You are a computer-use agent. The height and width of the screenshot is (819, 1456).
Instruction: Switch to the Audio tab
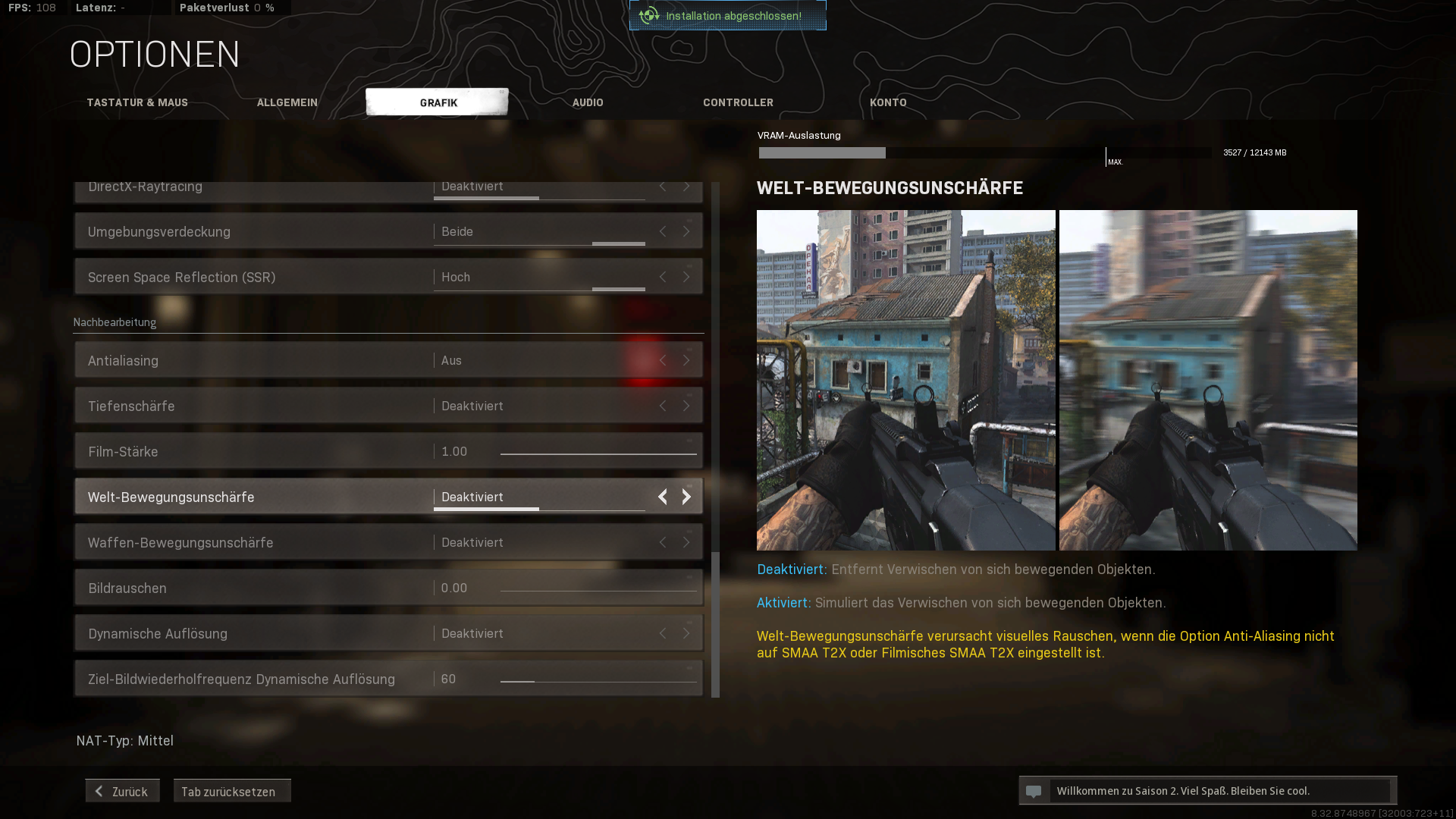[x=588, y=102]
